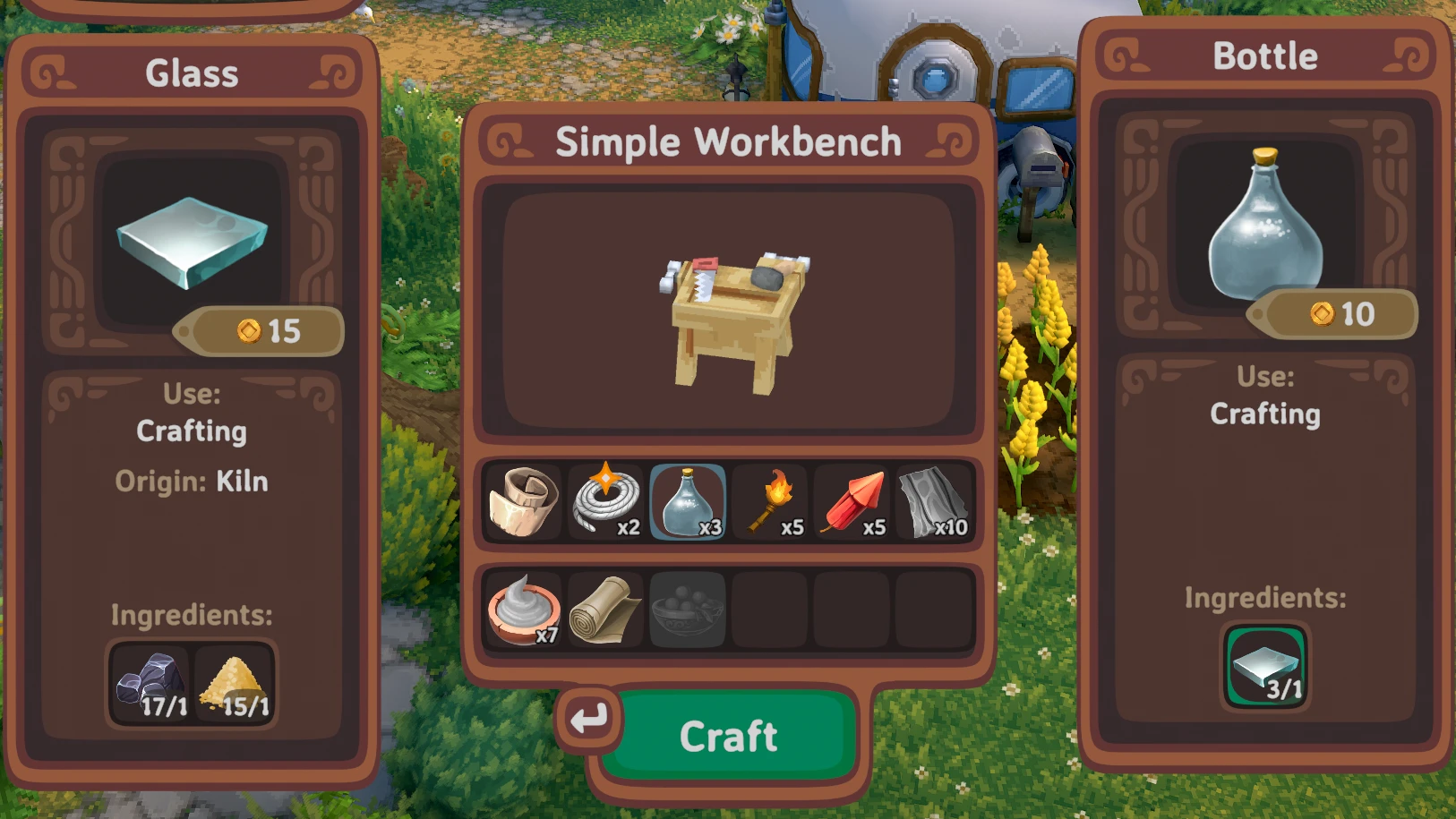Select the stone ore ingredient of Glass
This screenshot has width=1456, height=819.
click(x=151, y=685)
